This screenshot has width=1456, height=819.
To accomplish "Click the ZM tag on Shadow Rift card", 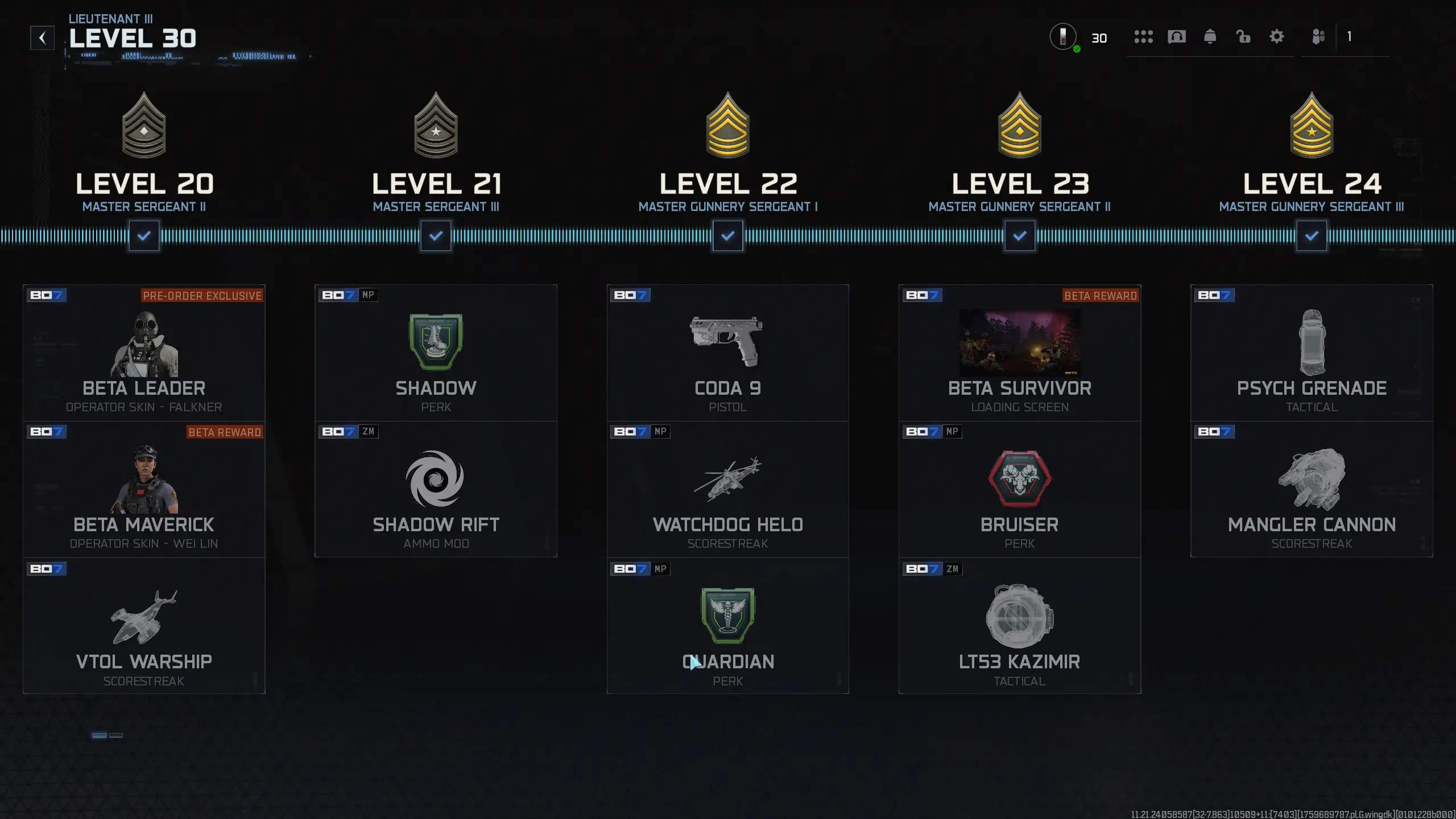I will point(369,432).
